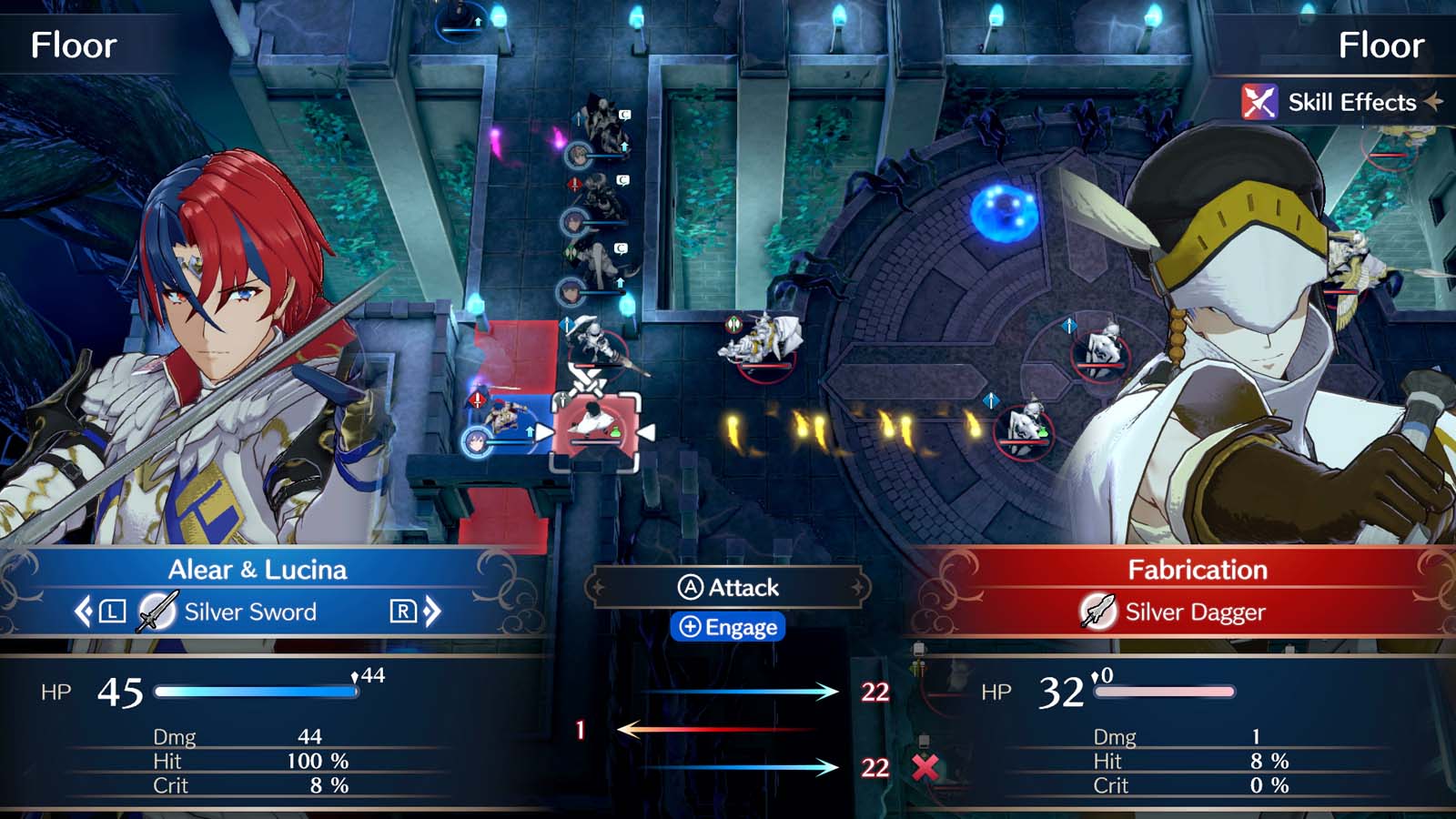Image resolution: width=1456 pixels, height=819 pixels.
Task: Select the right Floor label
Action: 1382,44
